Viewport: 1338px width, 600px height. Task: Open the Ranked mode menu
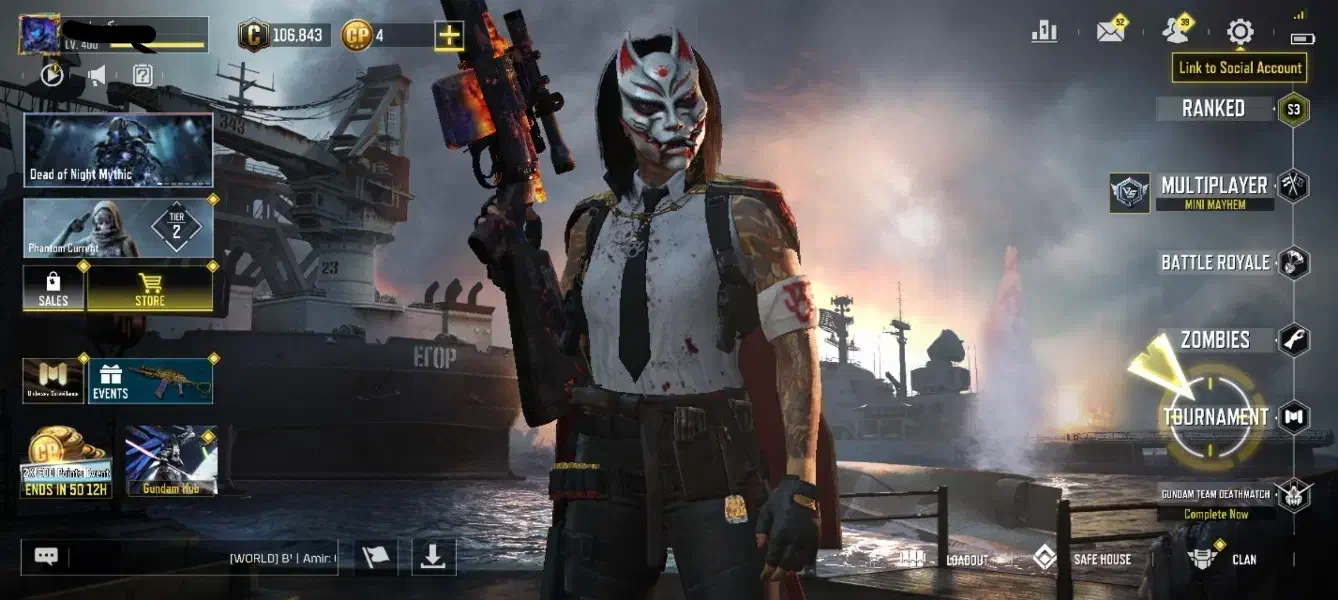click(1214, 109)
